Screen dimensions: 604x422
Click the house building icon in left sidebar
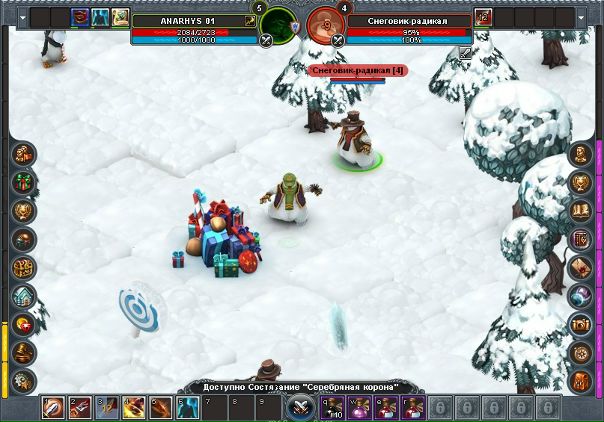click(23, 296)
